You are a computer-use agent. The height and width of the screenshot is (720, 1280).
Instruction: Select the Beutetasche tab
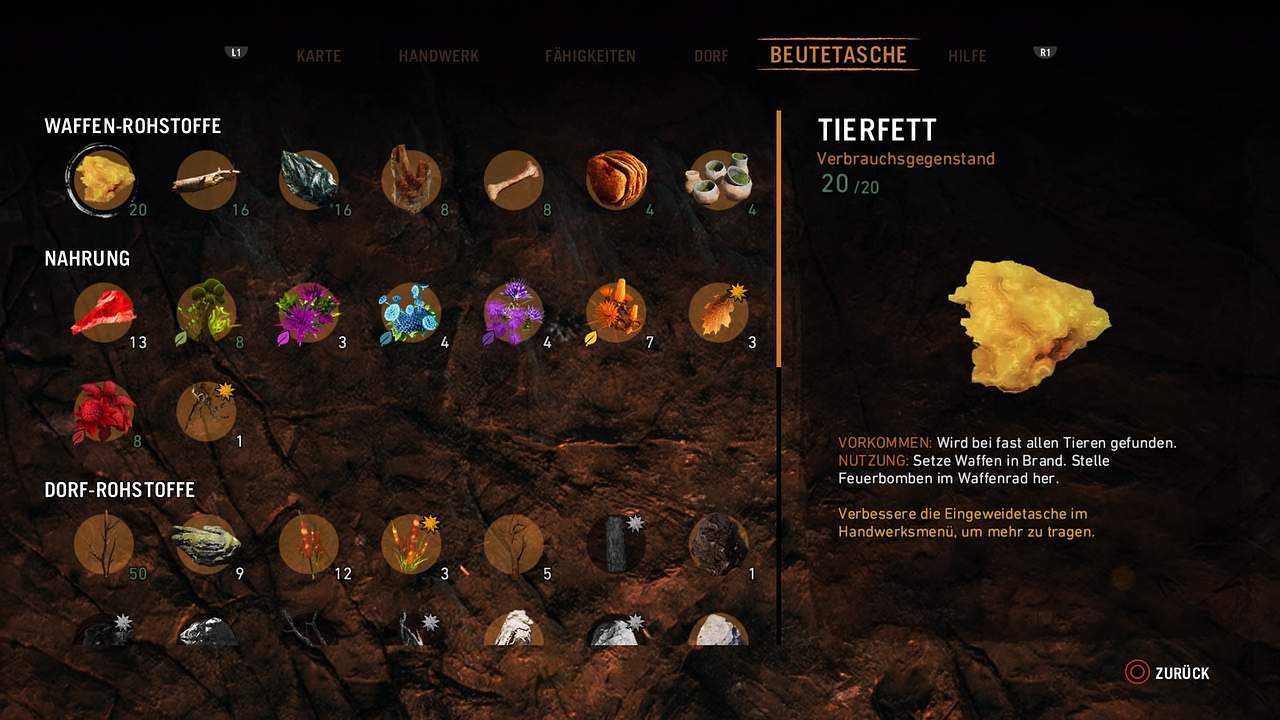point(838,55)
